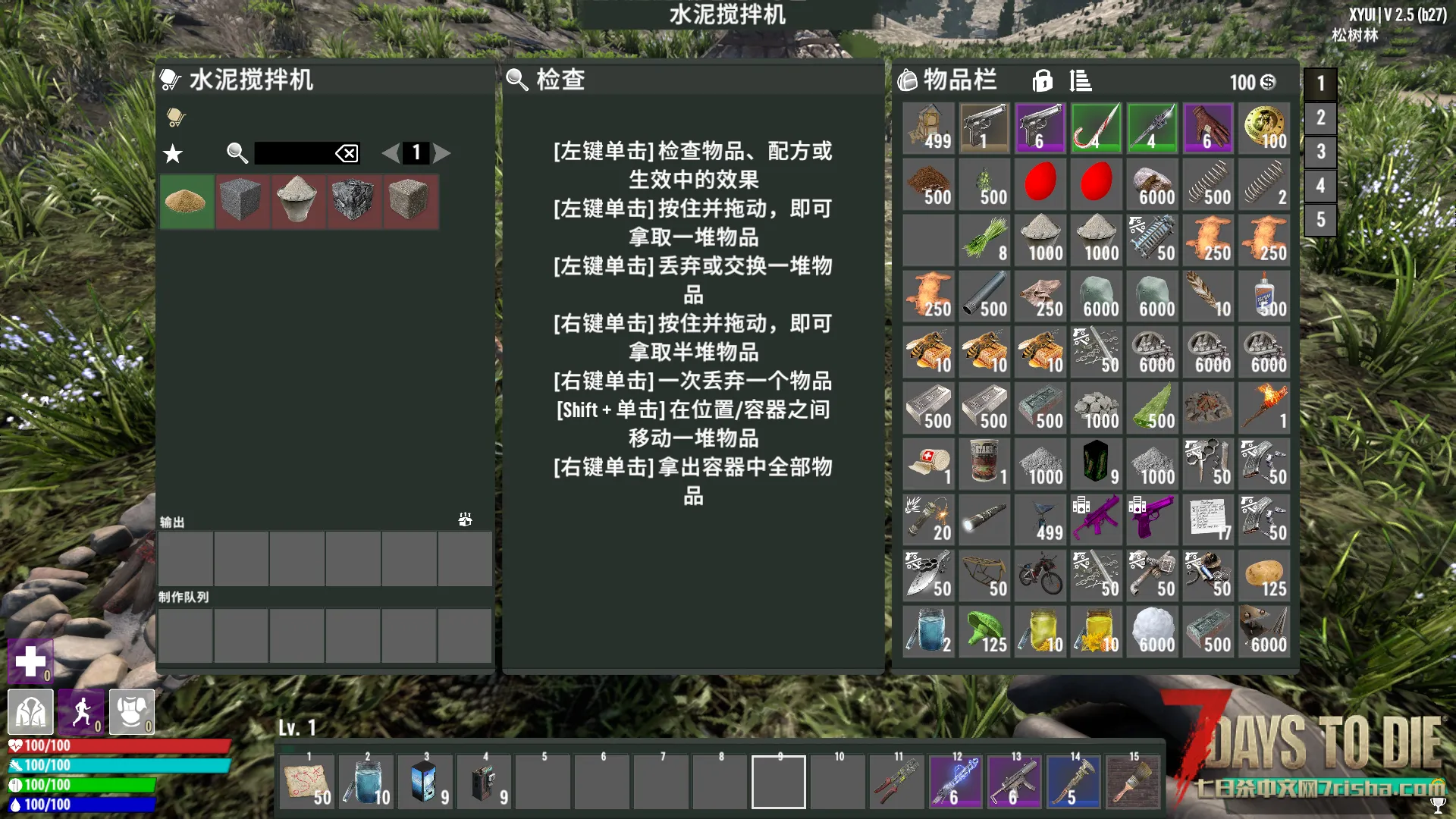The height and width of the screenshot is (819, 1456).
Task: Switch to toolbelt page 2
Action: point(1320,118)
